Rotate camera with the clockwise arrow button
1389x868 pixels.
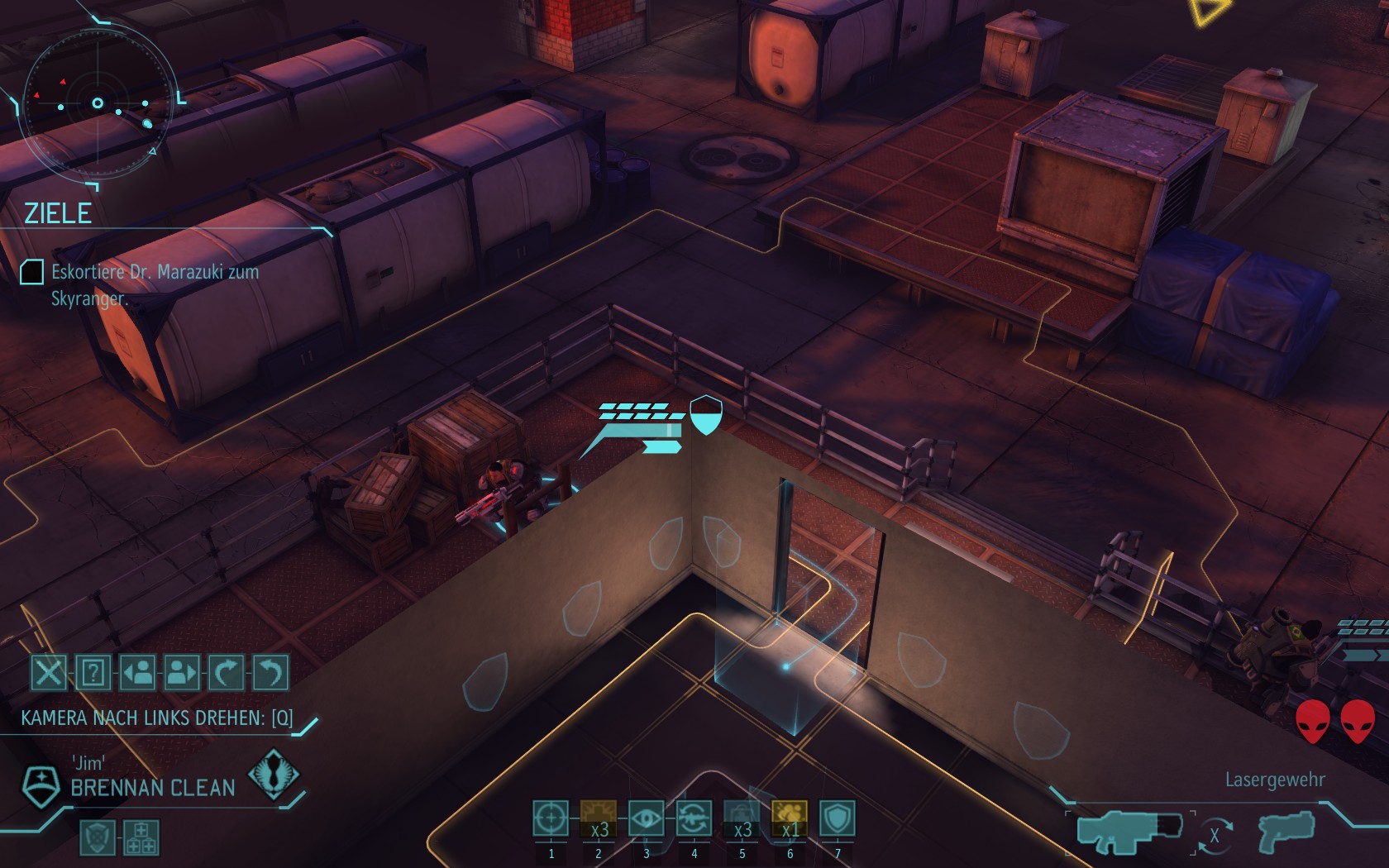coord(227,673)
